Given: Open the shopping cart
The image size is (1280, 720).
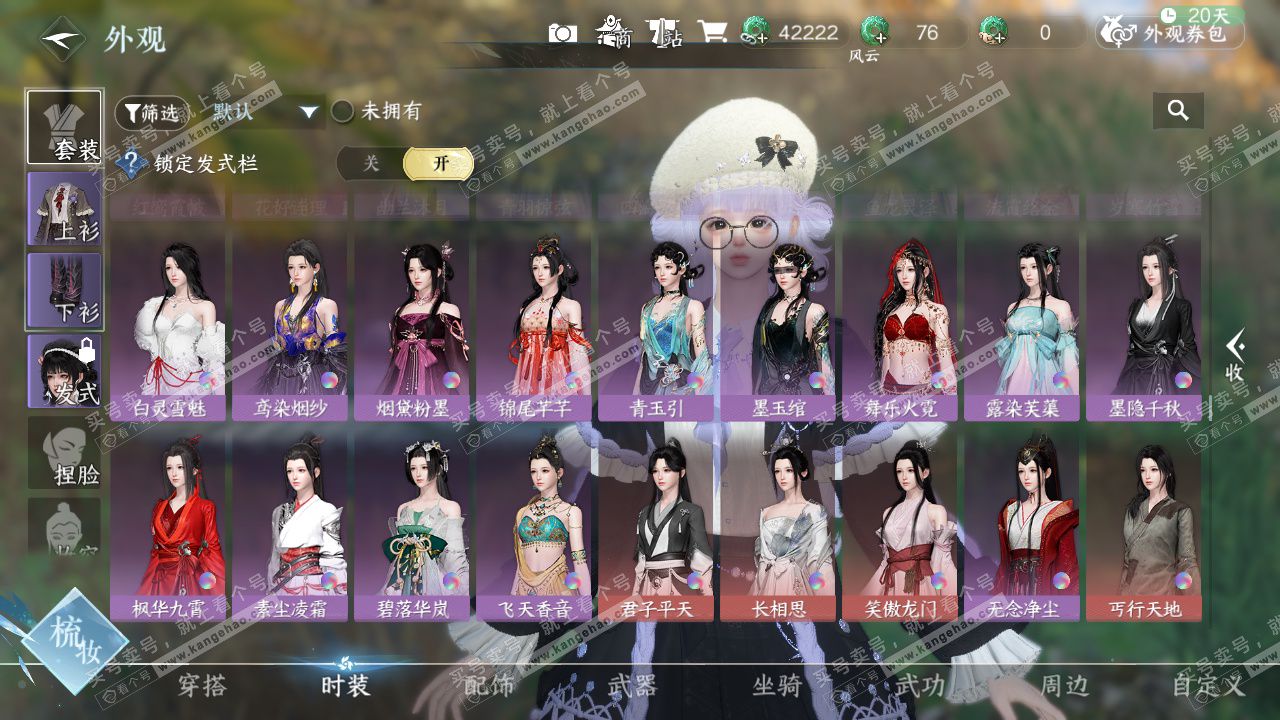Looking at the screenshot, I should click(x=712, y=33).
